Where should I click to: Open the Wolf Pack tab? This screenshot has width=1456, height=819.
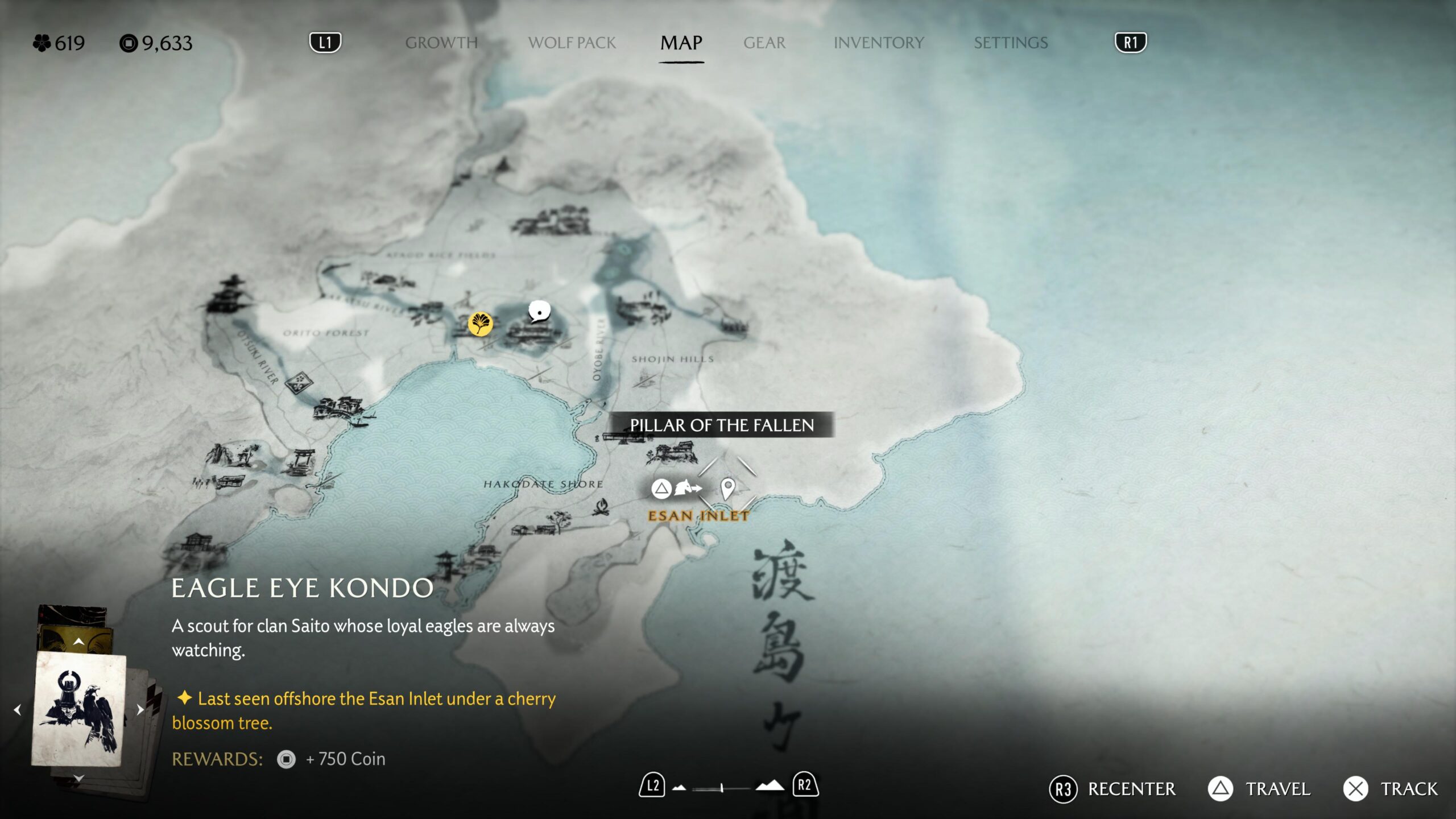pos(572,43)
